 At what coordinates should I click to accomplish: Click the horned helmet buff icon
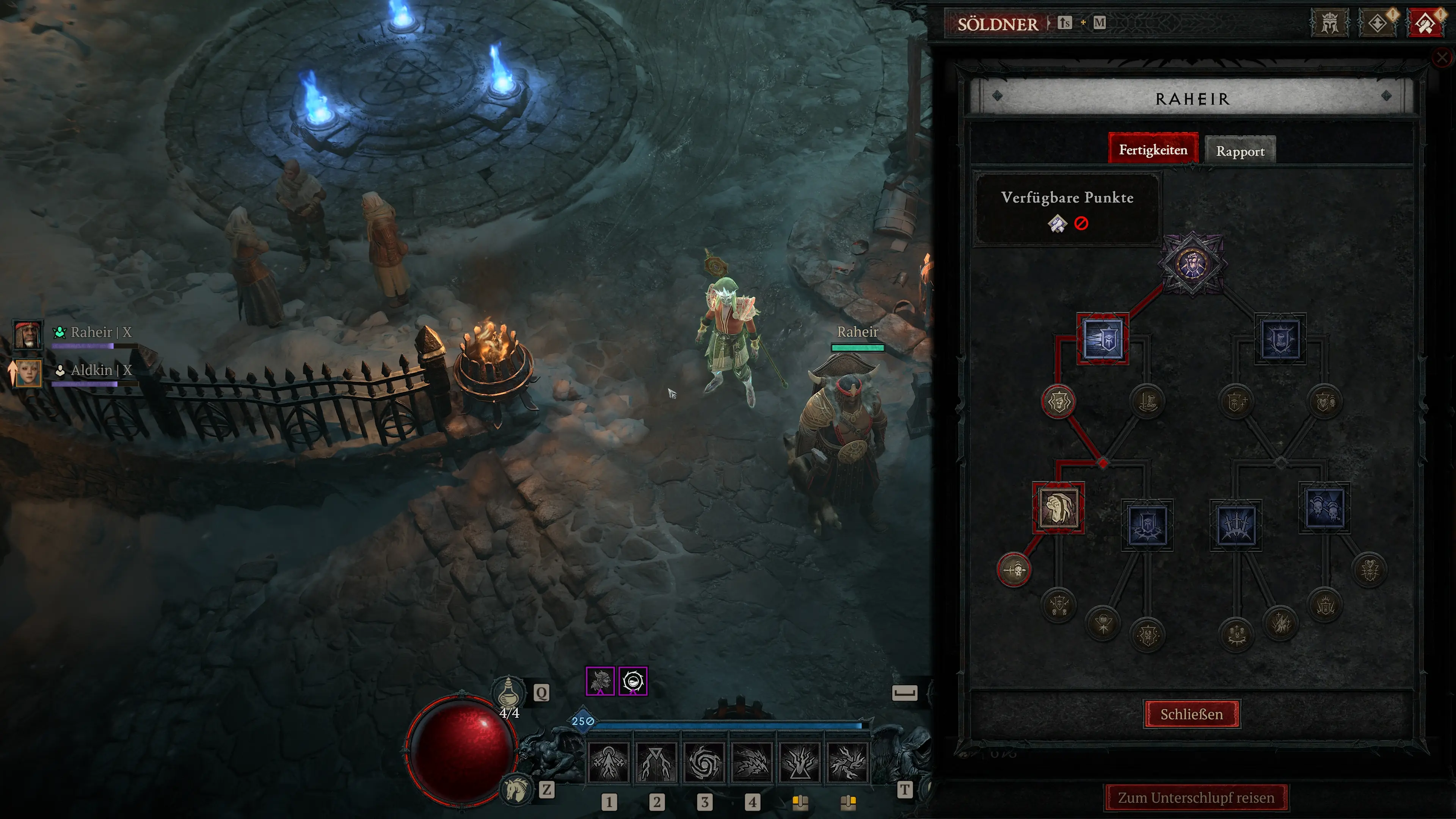coord(600,681)
